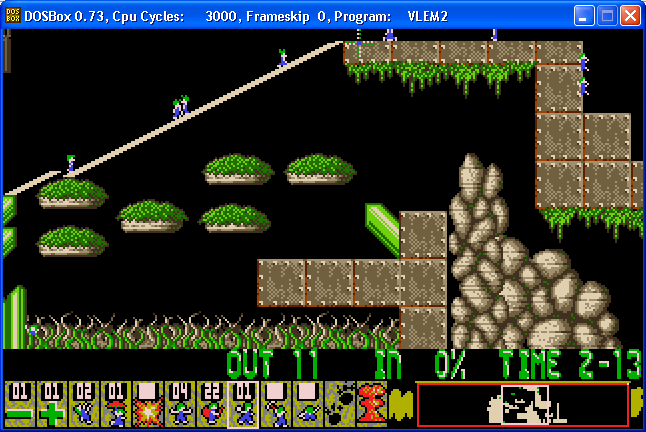Click the level minimap
This screenshot has width=646, height=432.
click(522, 404)
